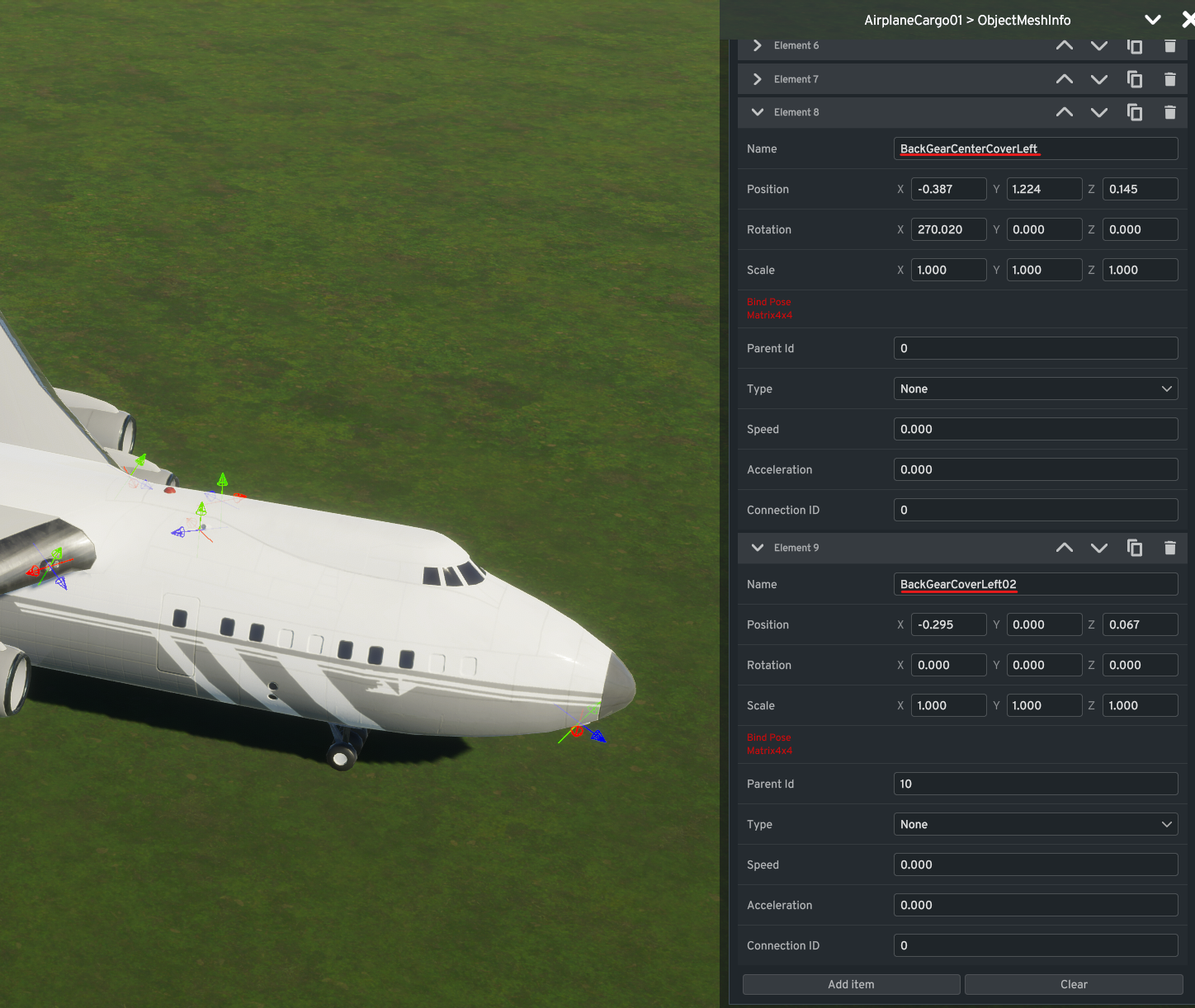Screen dimensions: 1195x1008
Task: Move Element 9 up with the up arrow
Action: pyautogui.click(x=1064, y=547)
